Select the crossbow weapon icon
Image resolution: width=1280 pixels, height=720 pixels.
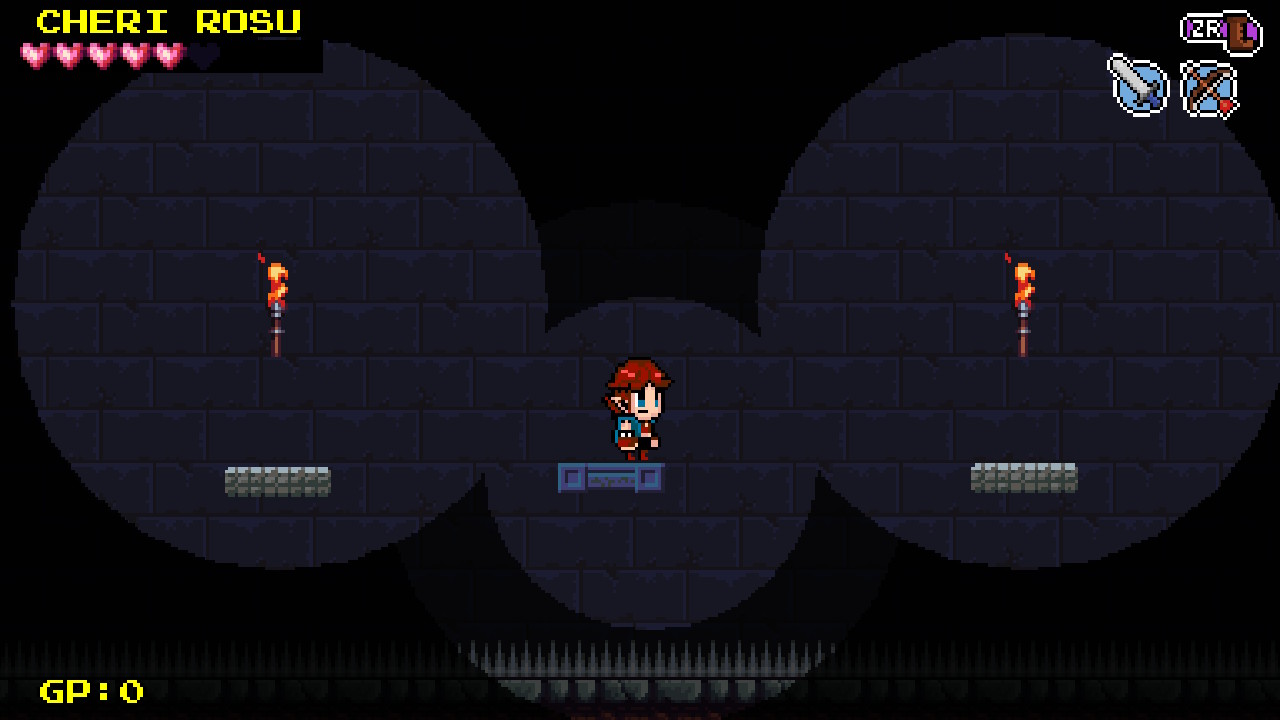tap(1207, 88)
